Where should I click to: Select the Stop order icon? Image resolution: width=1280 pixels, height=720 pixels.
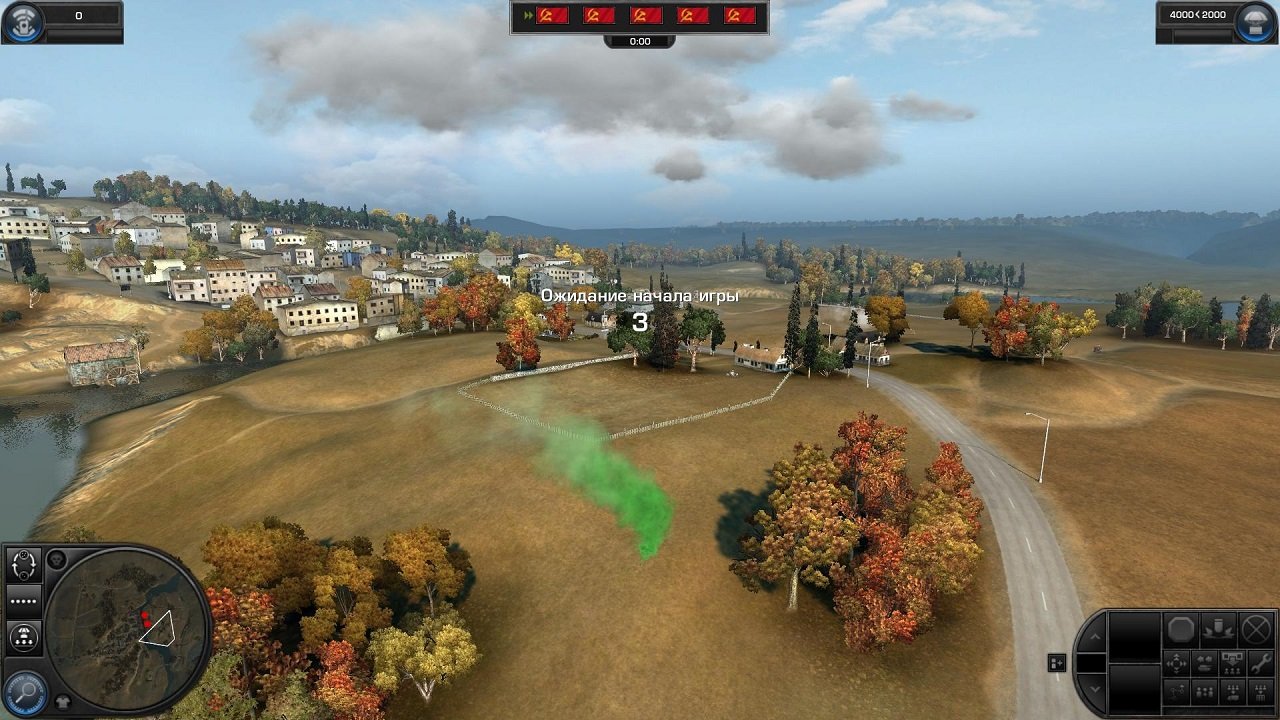click(x=1180, y=629)
